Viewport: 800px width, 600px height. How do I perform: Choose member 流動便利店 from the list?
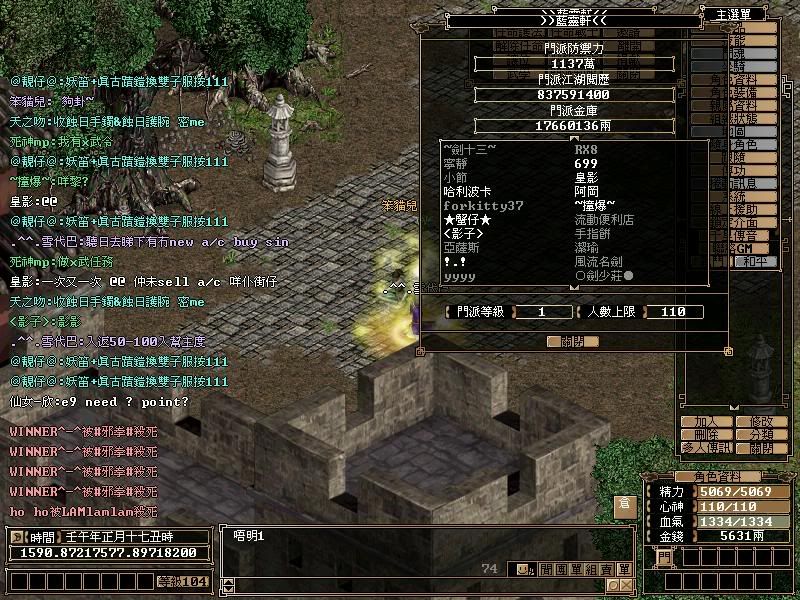pos(604,219)
